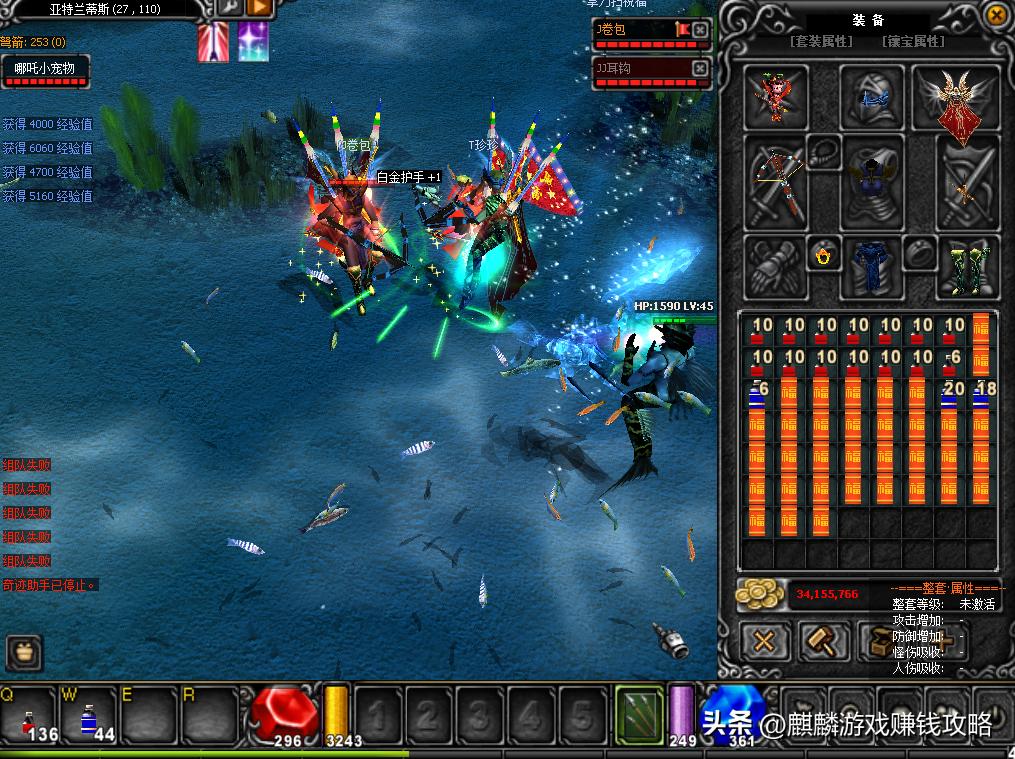Remove party member 卷包 with its X
This screenshot has width=1015, height=759.
[700, 30]
